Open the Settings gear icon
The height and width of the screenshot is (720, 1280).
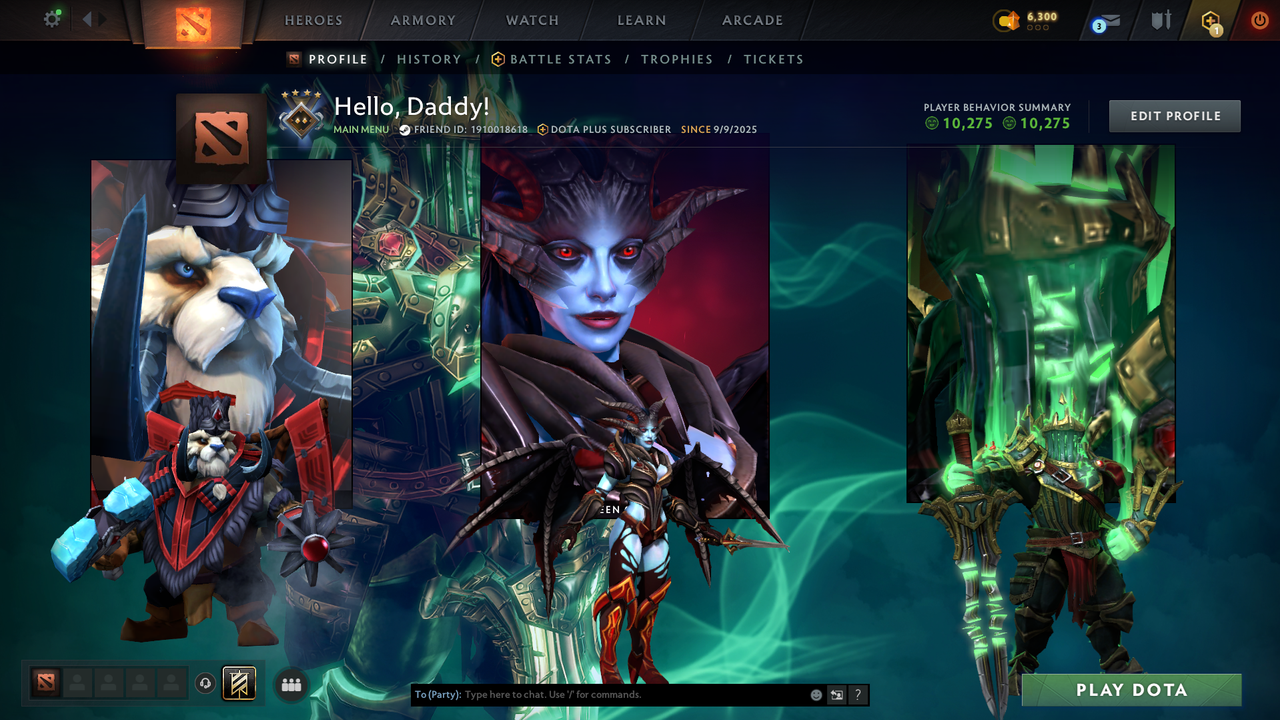pos(54,19)
